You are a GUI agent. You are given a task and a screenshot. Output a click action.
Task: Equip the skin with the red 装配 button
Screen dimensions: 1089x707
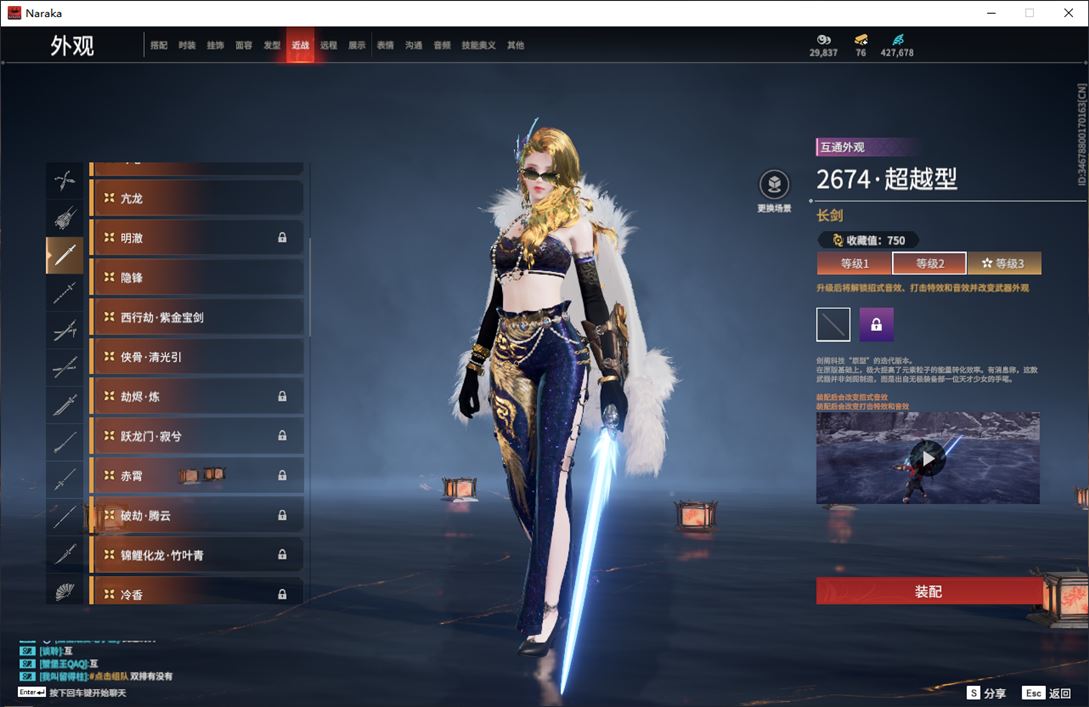pos(928,591)
